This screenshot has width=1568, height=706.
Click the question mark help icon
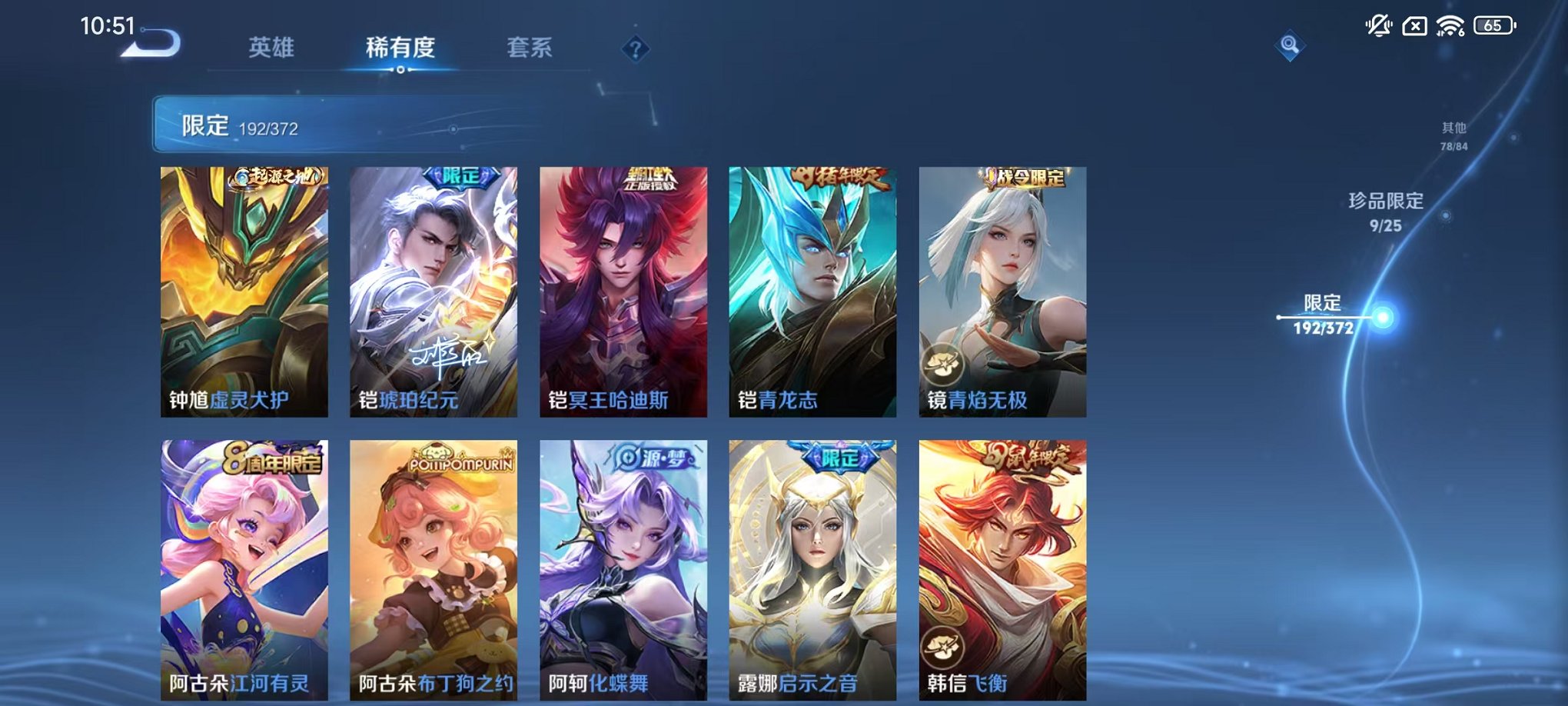click(633, 49)
